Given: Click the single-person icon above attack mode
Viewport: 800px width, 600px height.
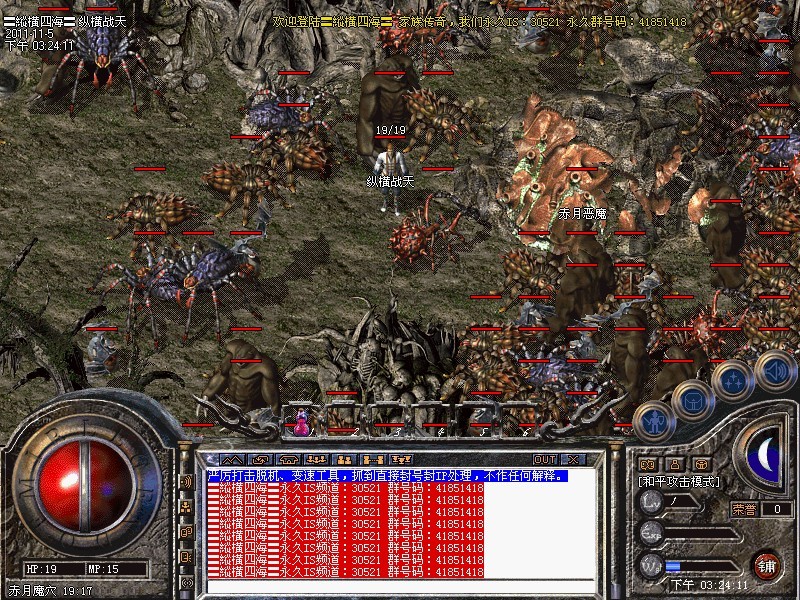Looking at the screenshot, I should [675, 464].
